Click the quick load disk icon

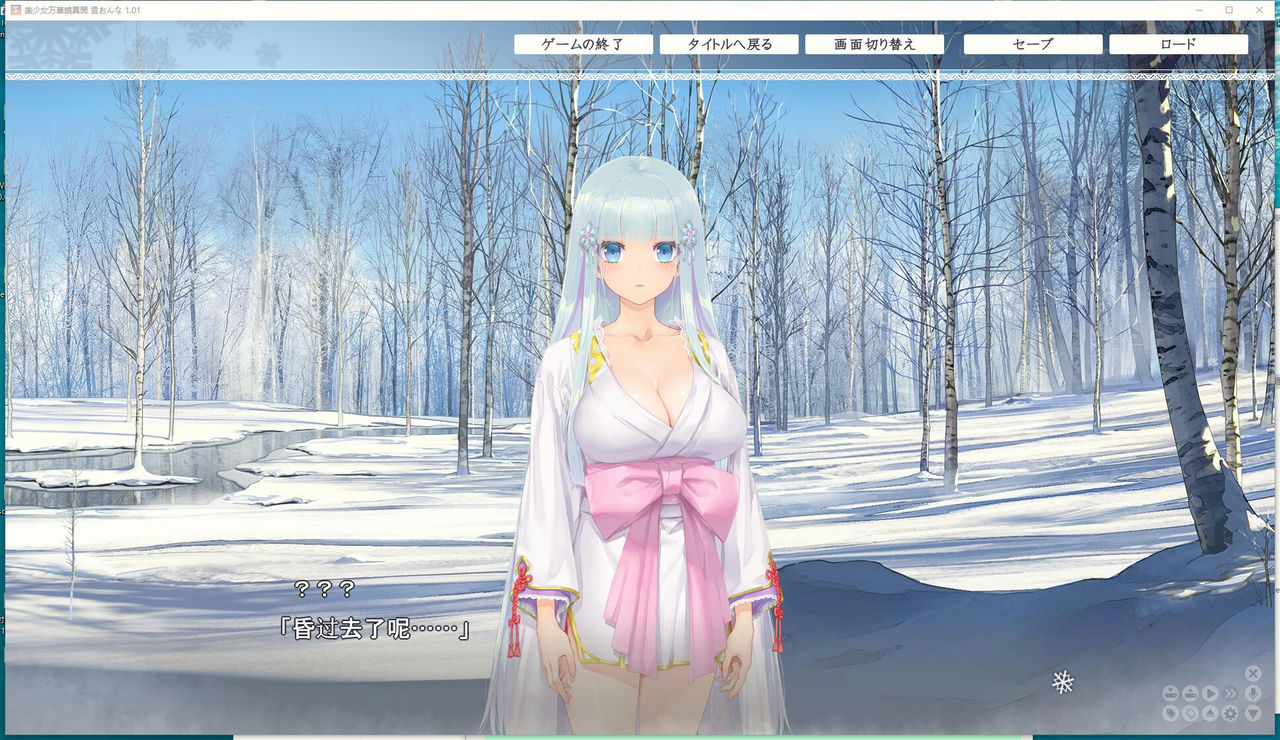(x=1190, y=693)
